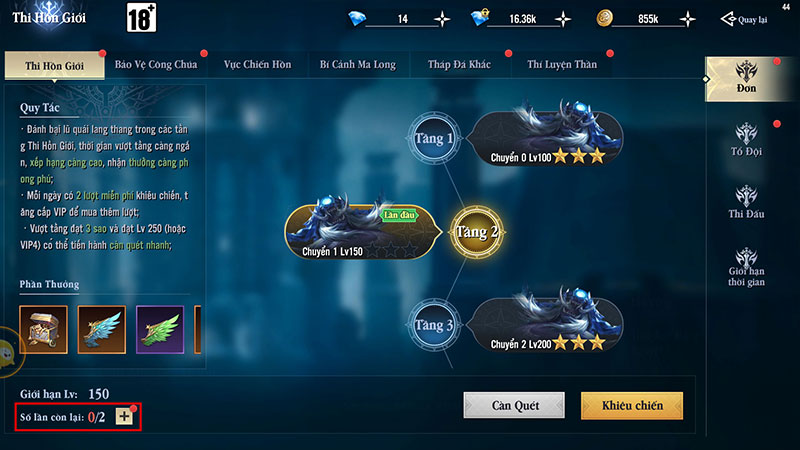800x450 pixels.
Task: Add more attempts with the plus button
Action: pos(124,416)
